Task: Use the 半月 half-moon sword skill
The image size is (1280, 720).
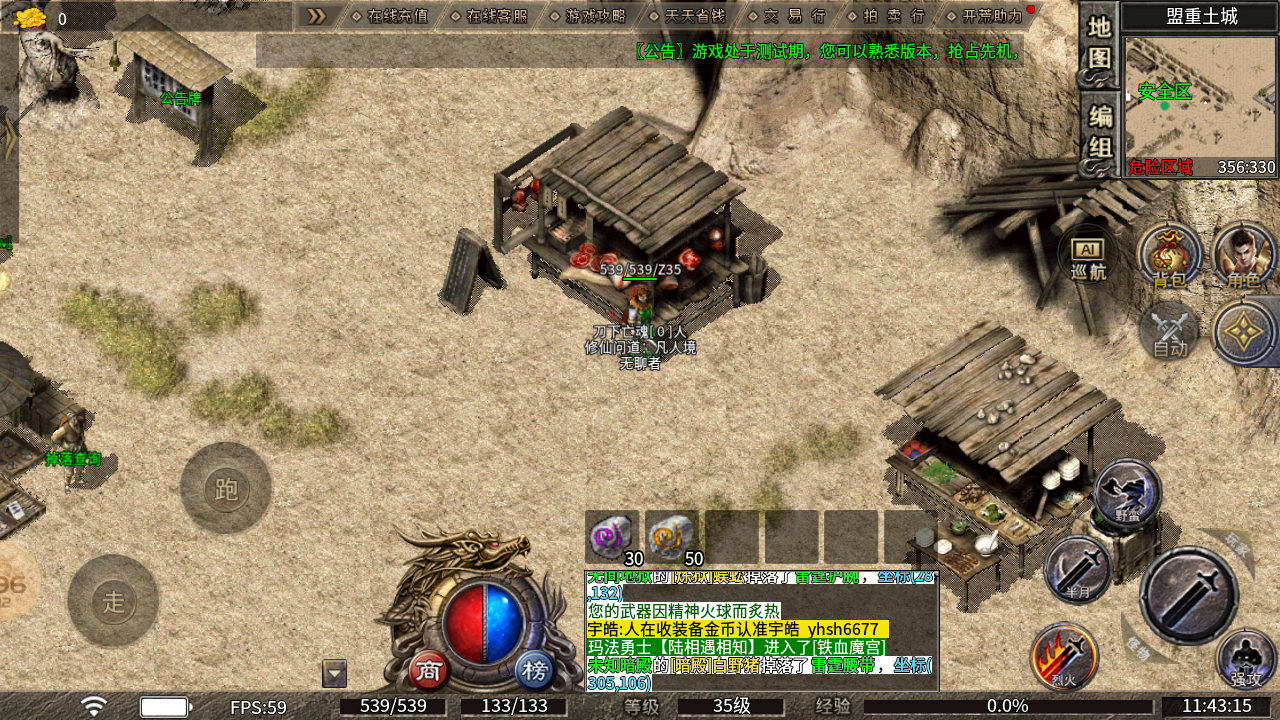Action: pos(1077,570)
